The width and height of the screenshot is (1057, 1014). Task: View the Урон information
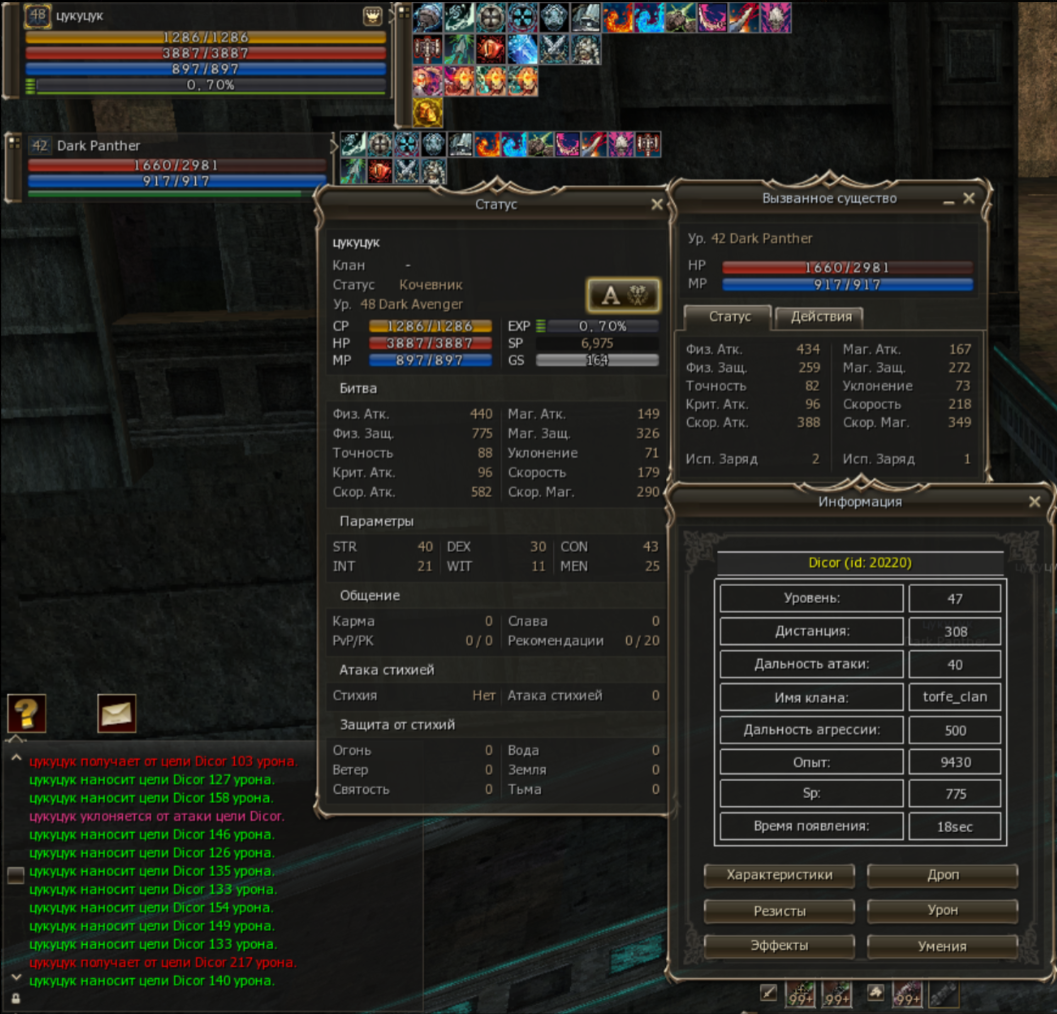pyautogui.click(x=942, y=911)
